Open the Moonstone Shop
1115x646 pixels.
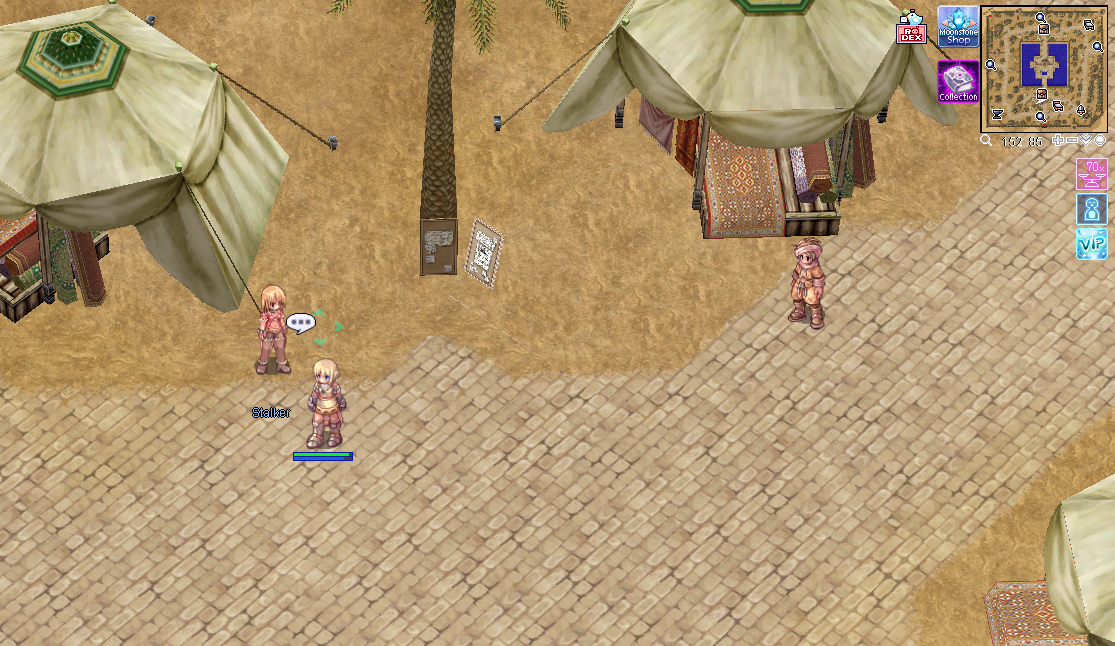(x=958, y=27)
